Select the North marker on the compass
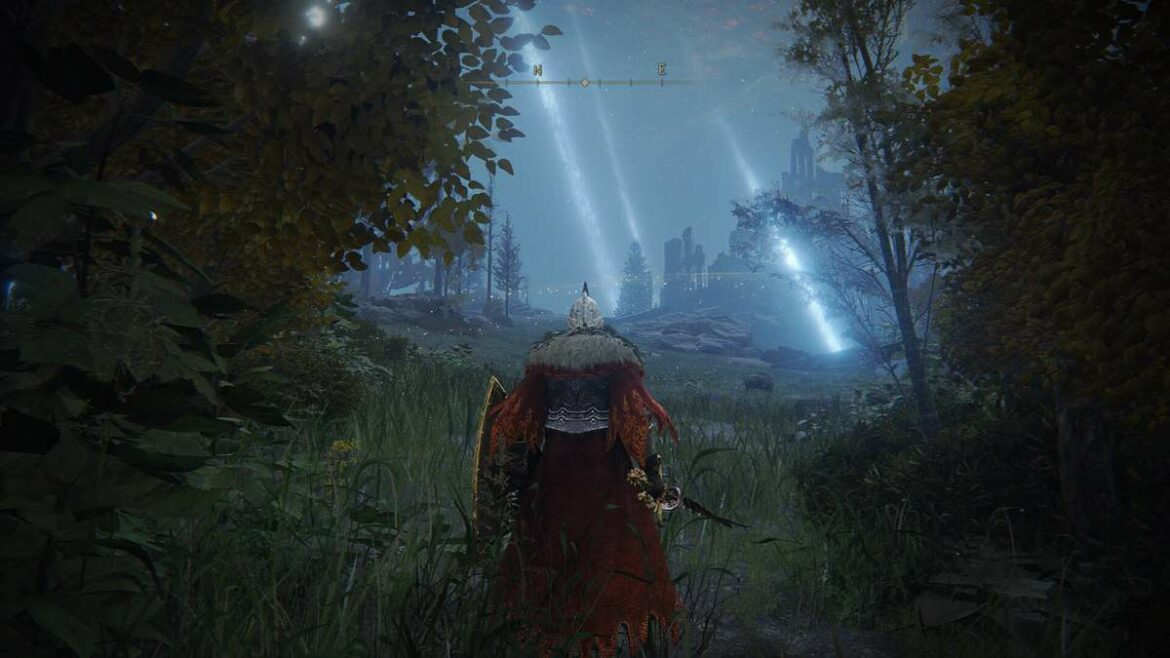 point(538,70)
